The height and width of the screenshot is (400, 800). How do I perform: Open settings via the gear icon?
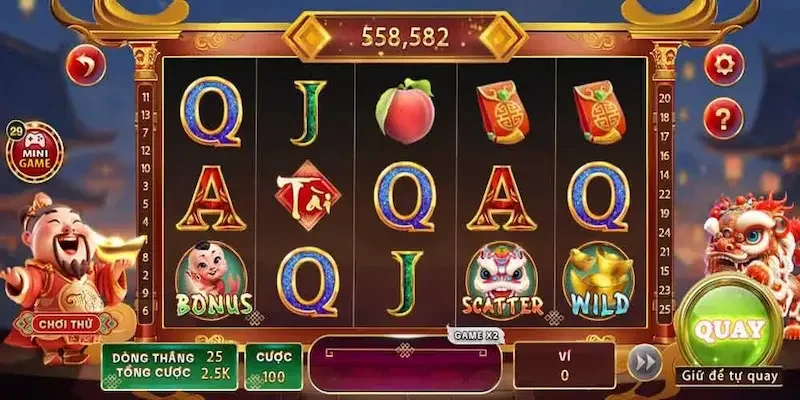[x=723, y=66]
